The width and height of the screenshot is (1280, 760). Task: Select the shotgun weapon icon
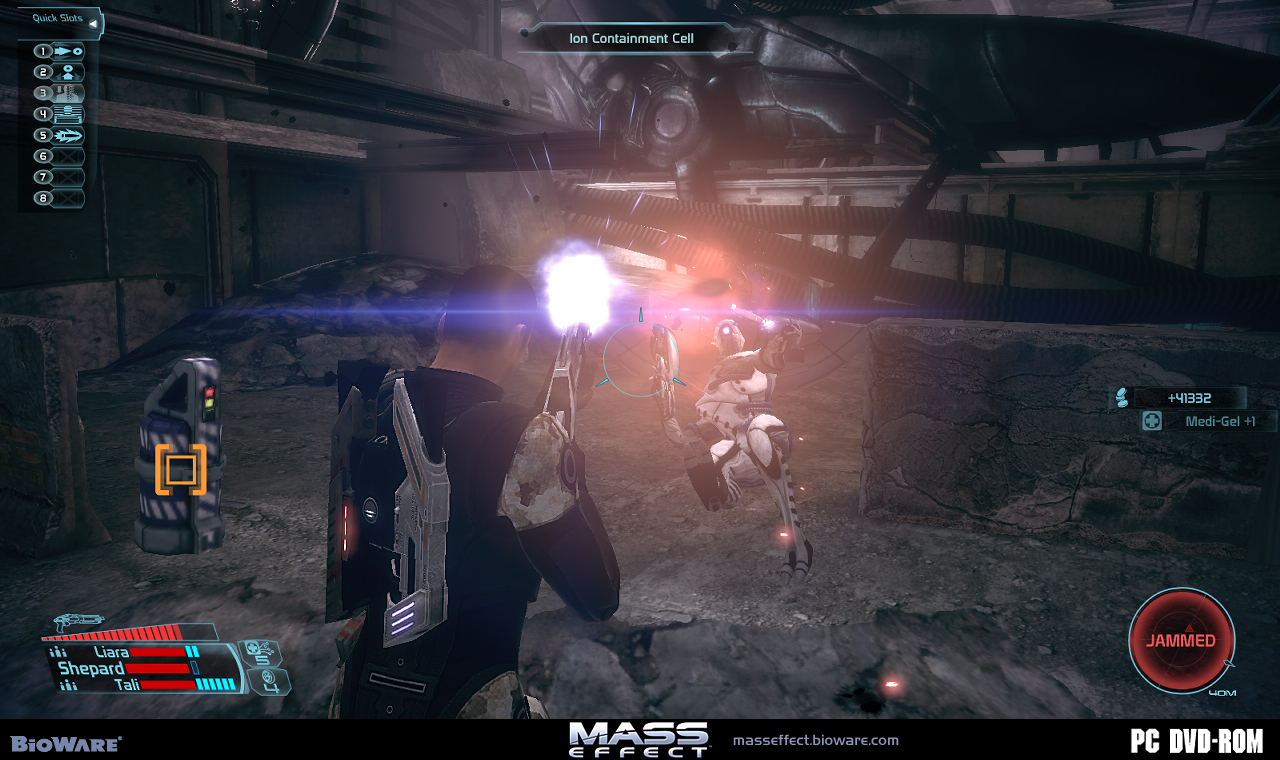pos(80,623)
